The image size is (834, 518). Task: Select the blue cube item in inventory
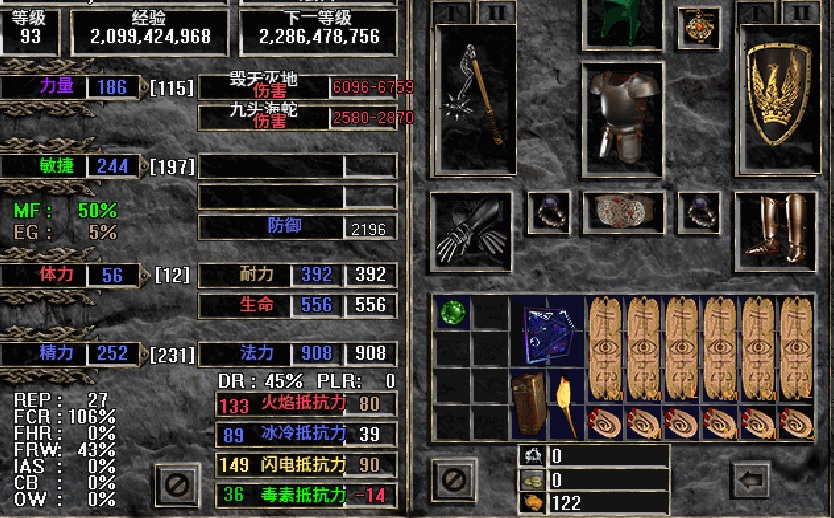(x=548, y=331)
